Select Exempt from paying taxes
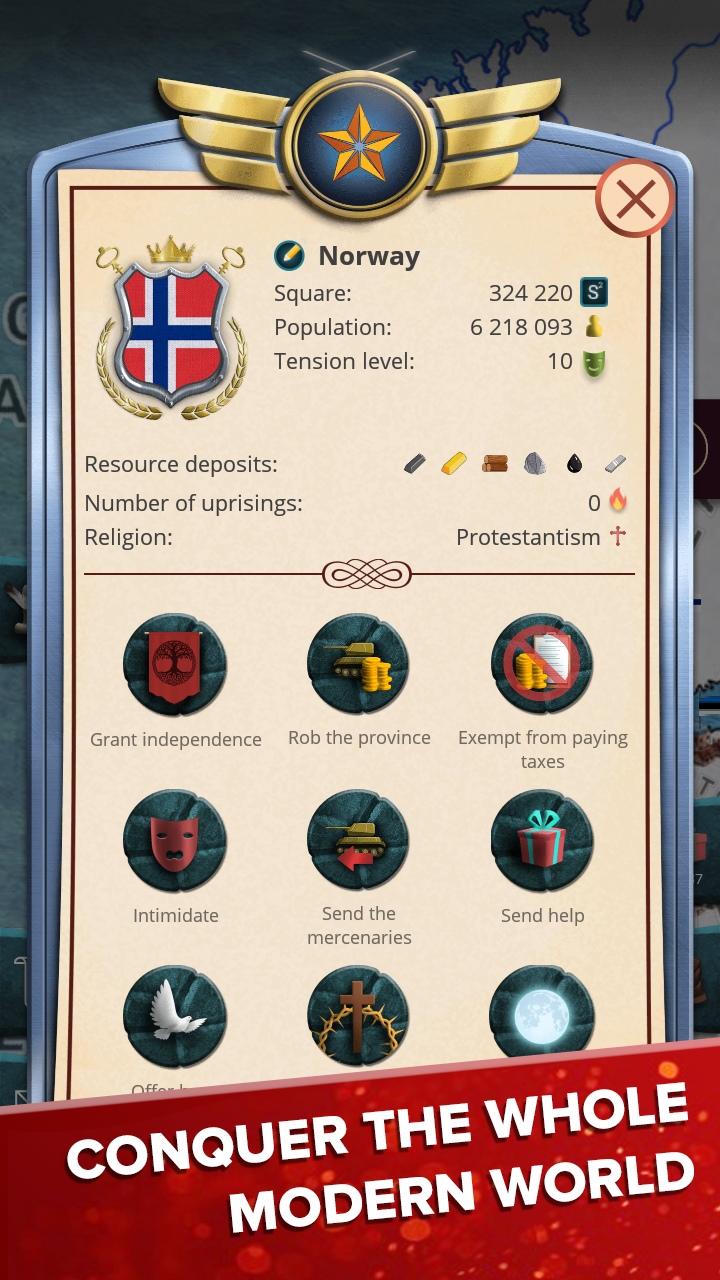The image size is (720, 1280). click(x=542, y=666)
